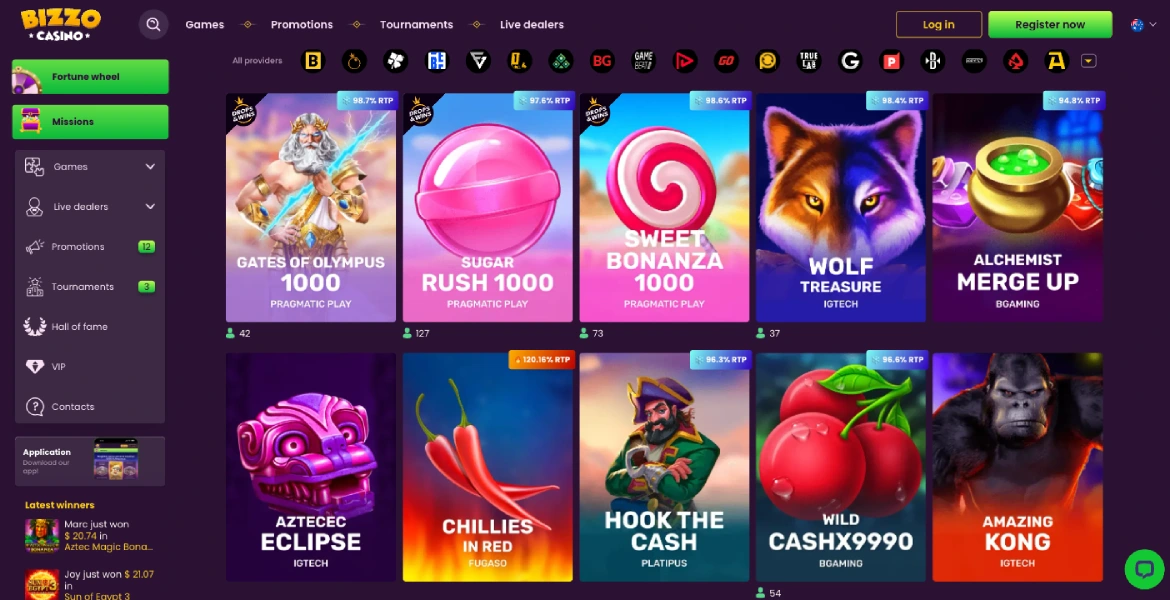Screen dimensions: 1170x600
Task: Open the Amazing Kong game tile
Action: [x=1017, y=467]
